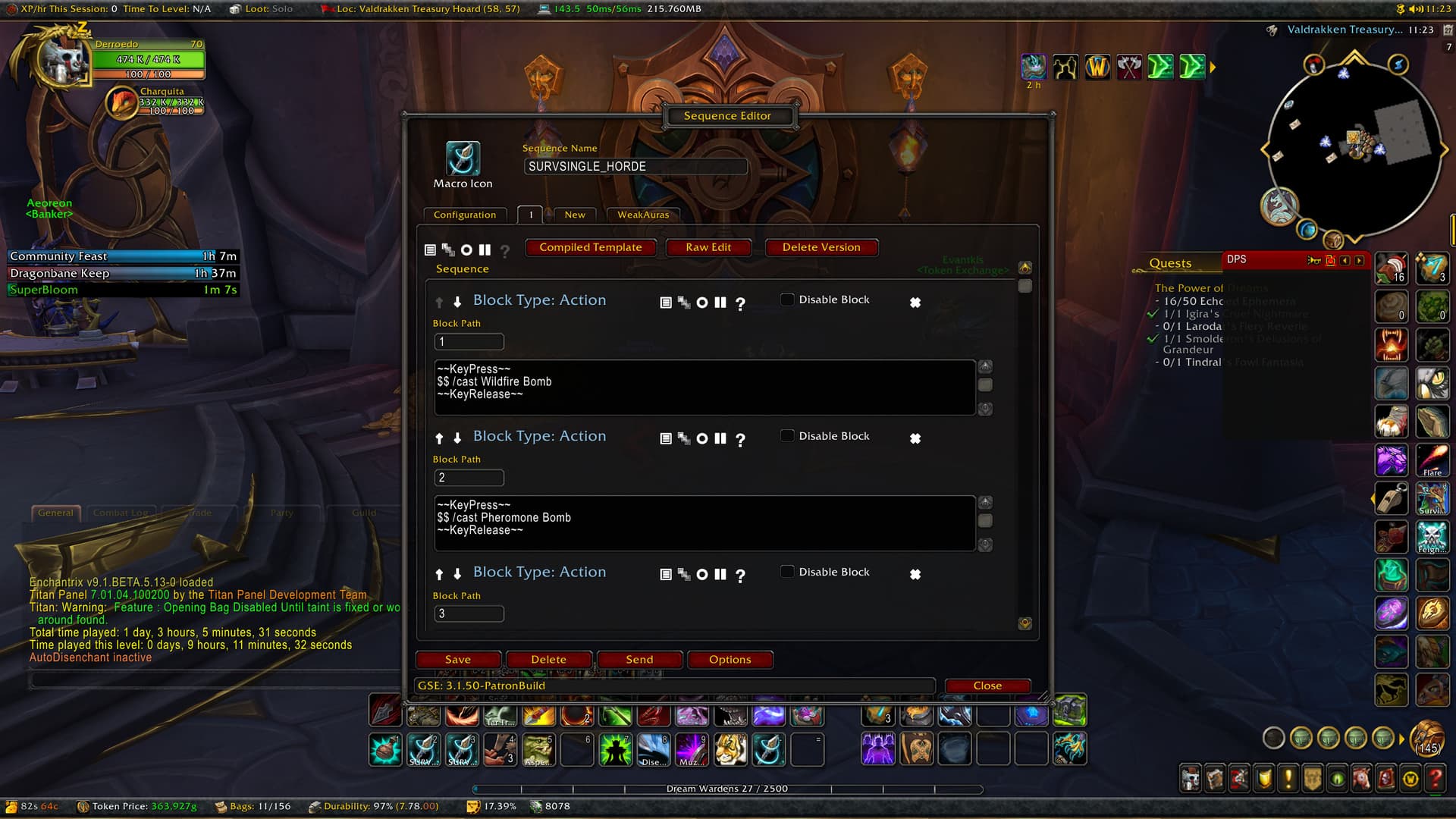Click the right arrow on the DPS meter header

1358,260
